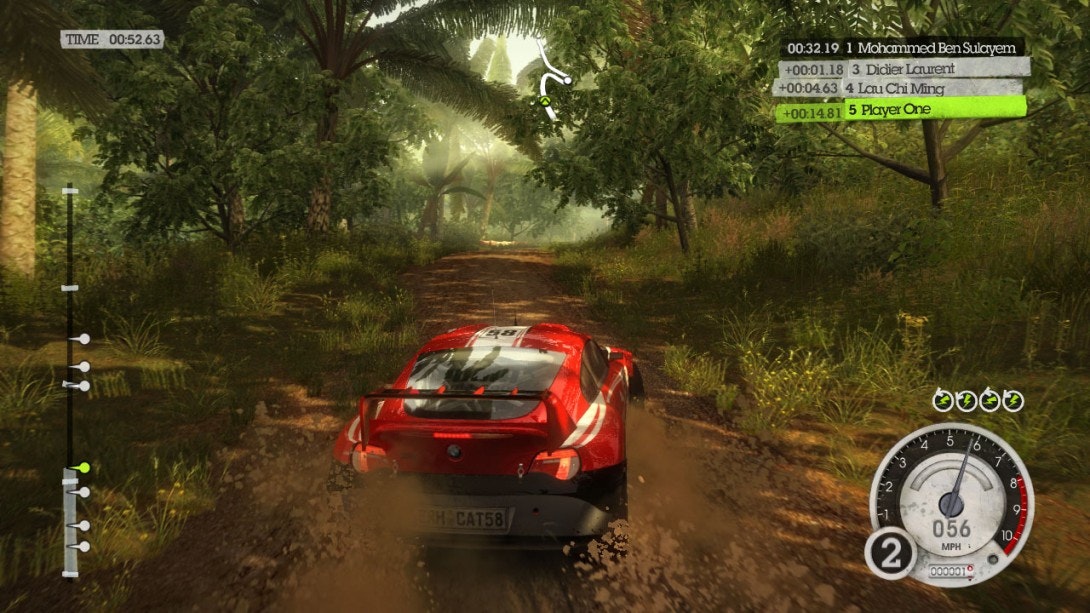Click Didier Laurent's standings entry
Viewport: 1090px width, 613px height.
[x=904, y=69]
